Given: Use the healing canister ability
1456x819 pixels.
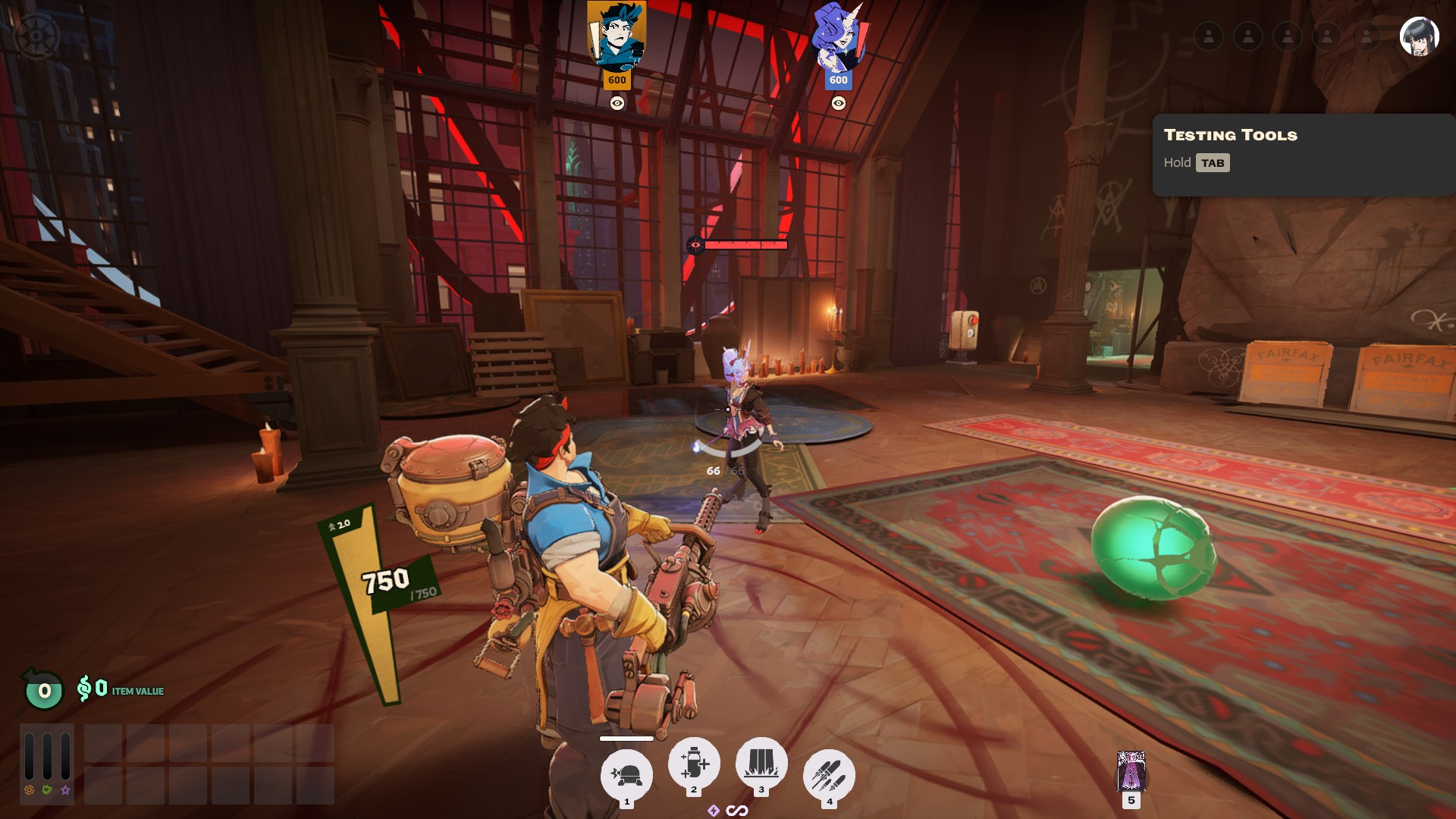Looking at the screenshot, I should [693, 763].
